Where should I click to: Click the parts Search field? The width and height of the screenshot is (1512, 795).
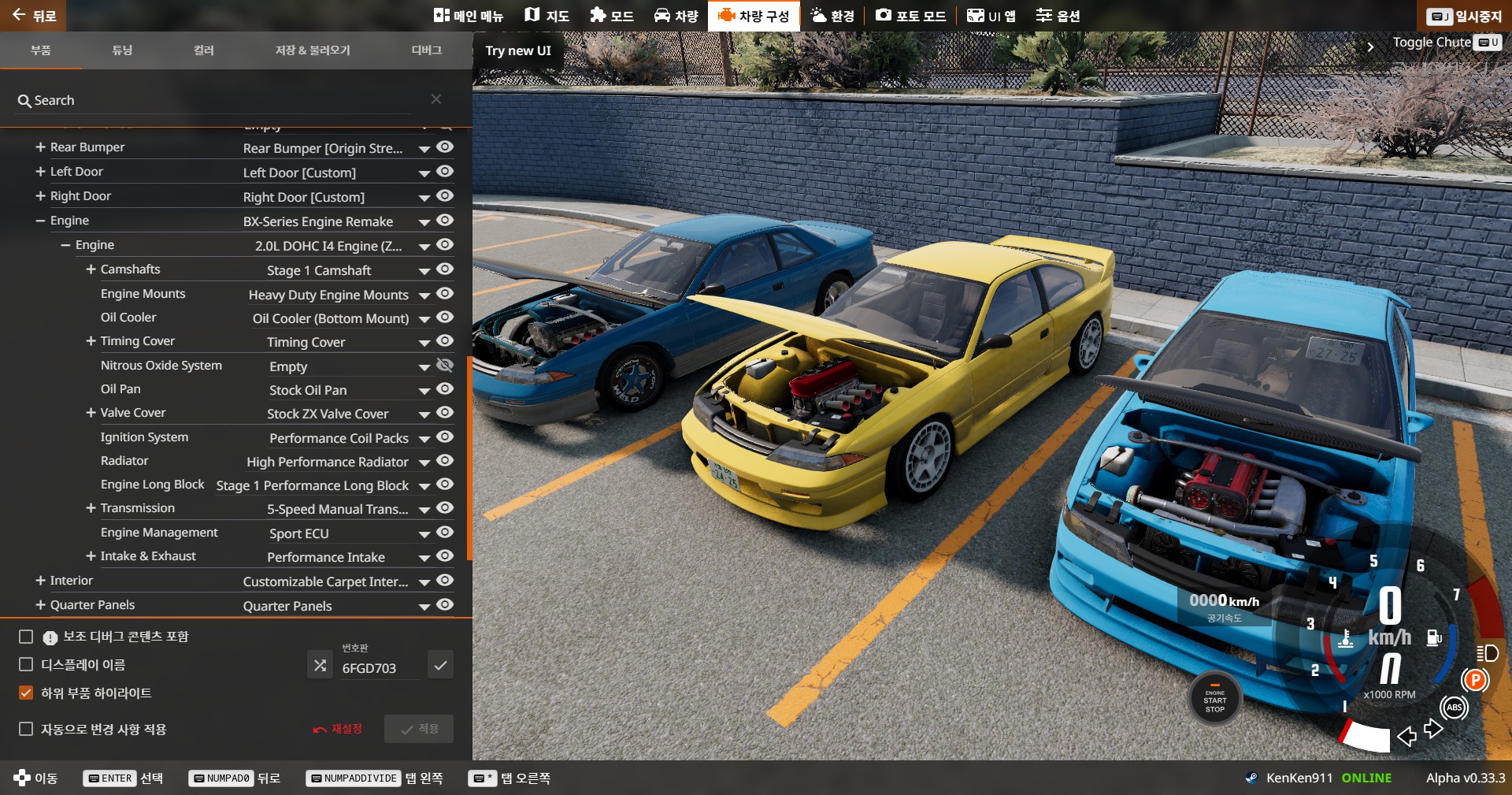[220, 100]
